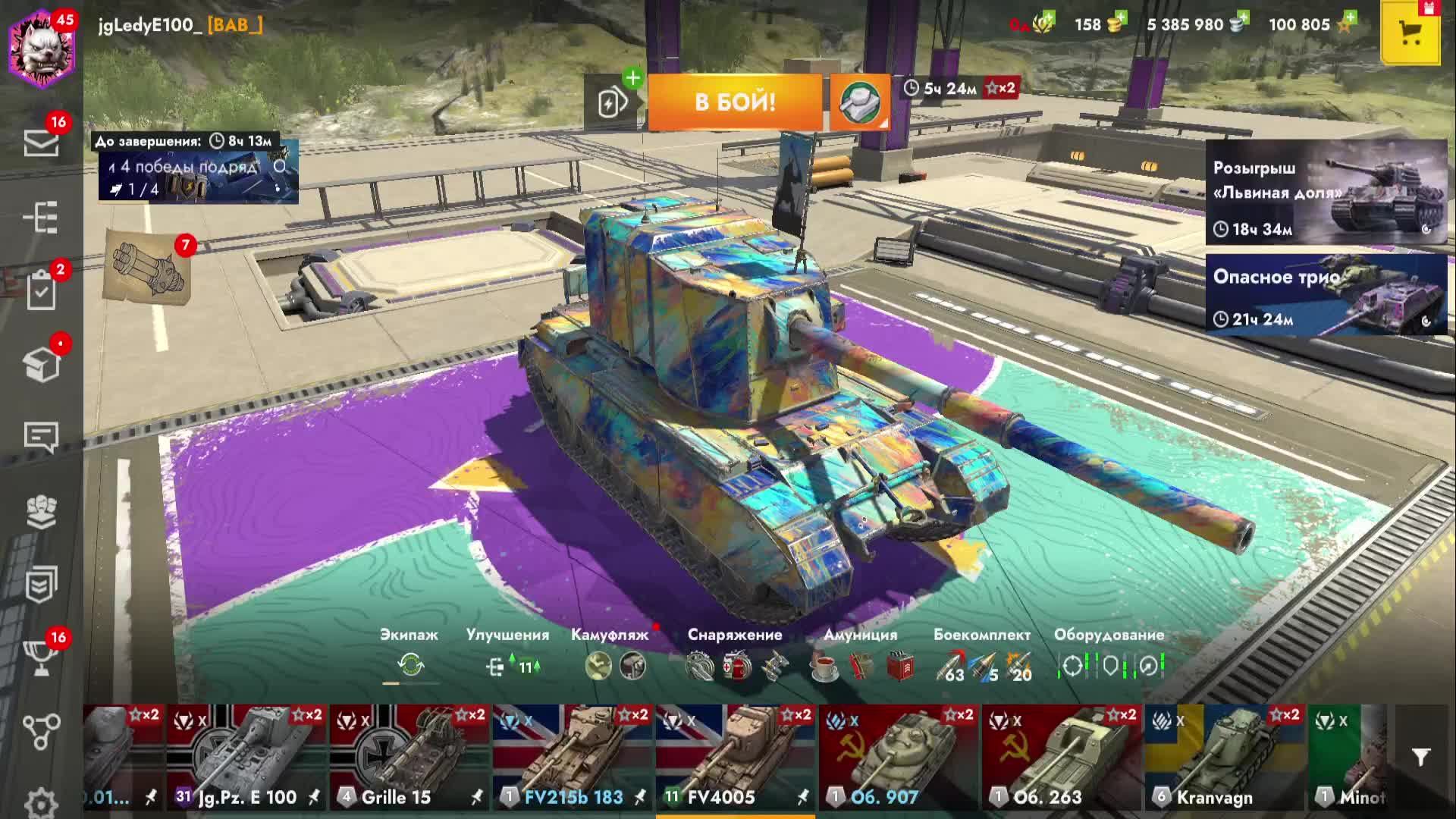Open the mail inbox icon

coord(41,142)
